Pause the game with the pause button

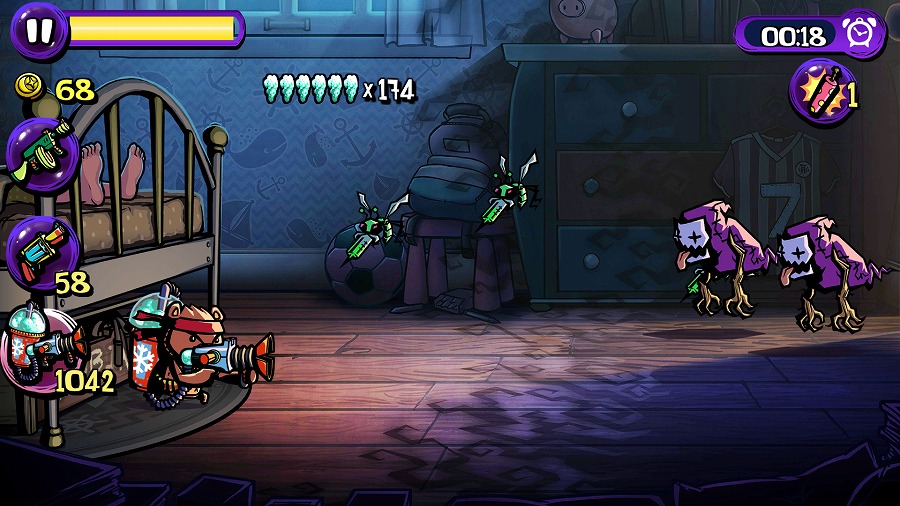point(40,30)
